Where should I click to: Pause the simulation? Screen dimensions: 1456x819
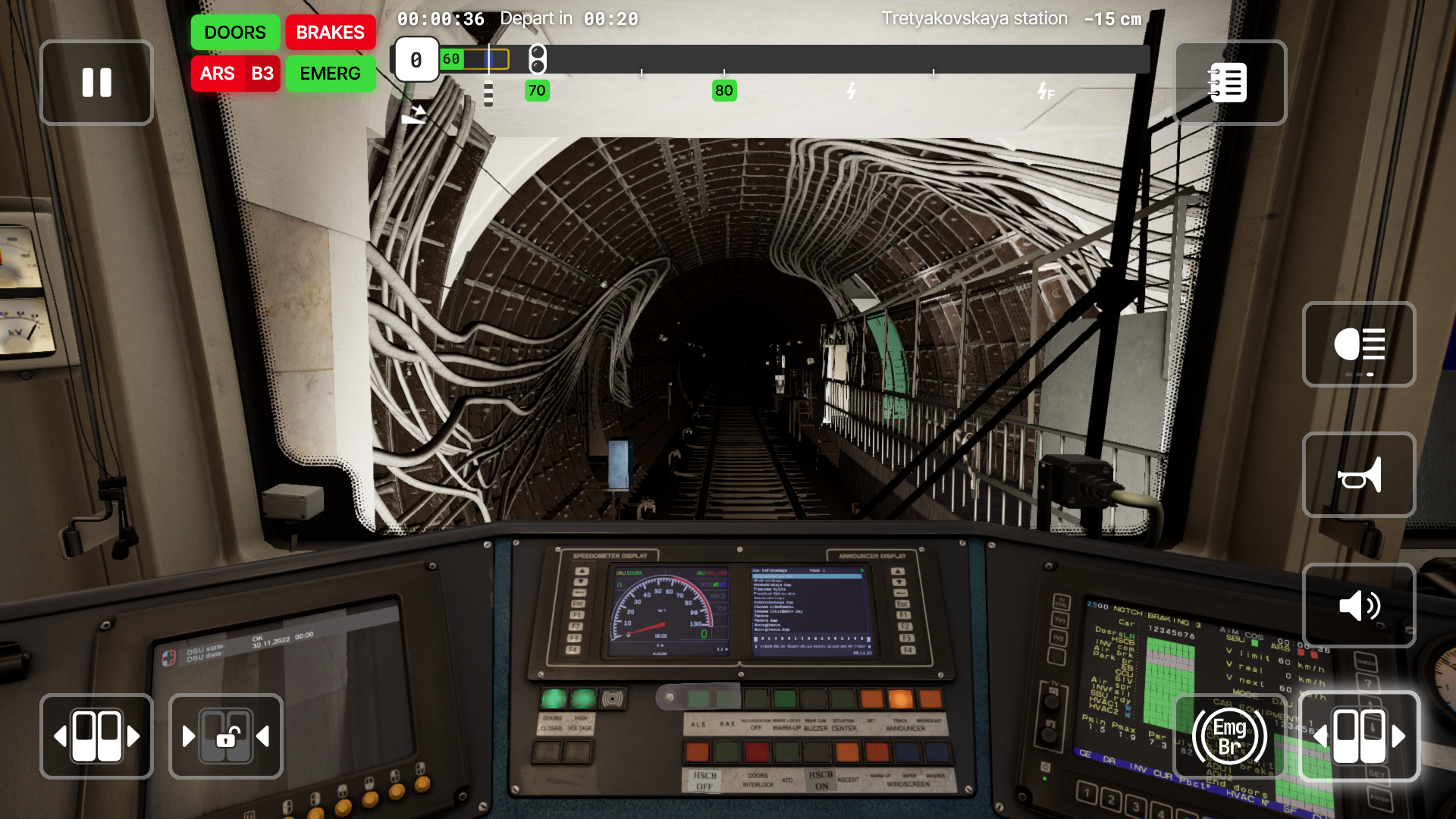[x=96, y=83]
